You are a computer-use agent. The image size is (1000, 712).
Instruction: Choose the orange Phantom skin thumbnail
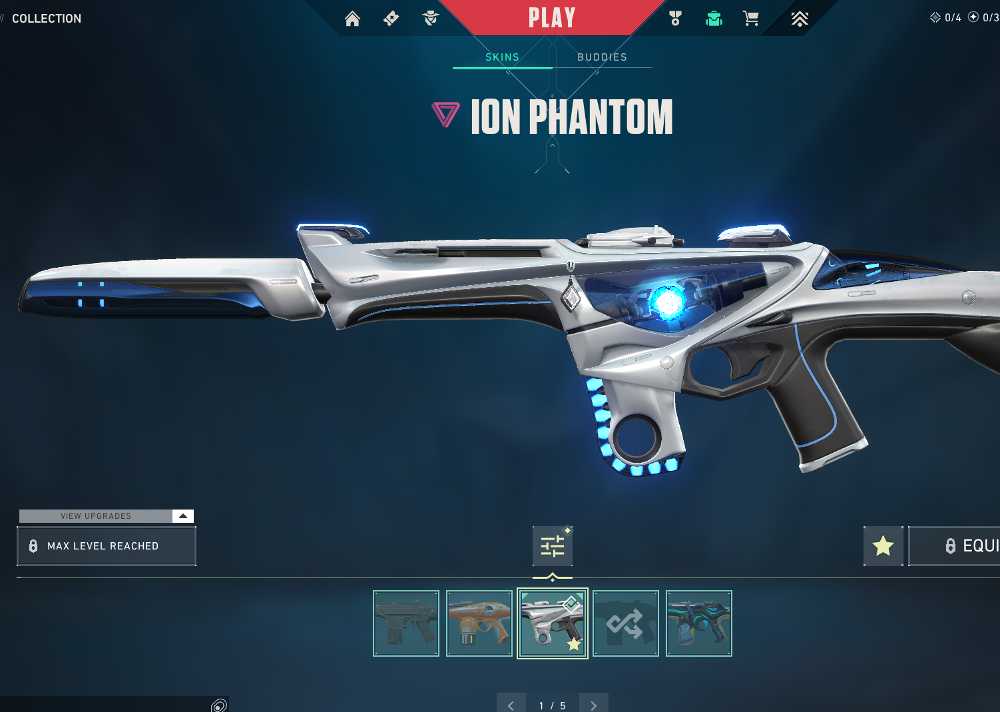pos(479,623)
